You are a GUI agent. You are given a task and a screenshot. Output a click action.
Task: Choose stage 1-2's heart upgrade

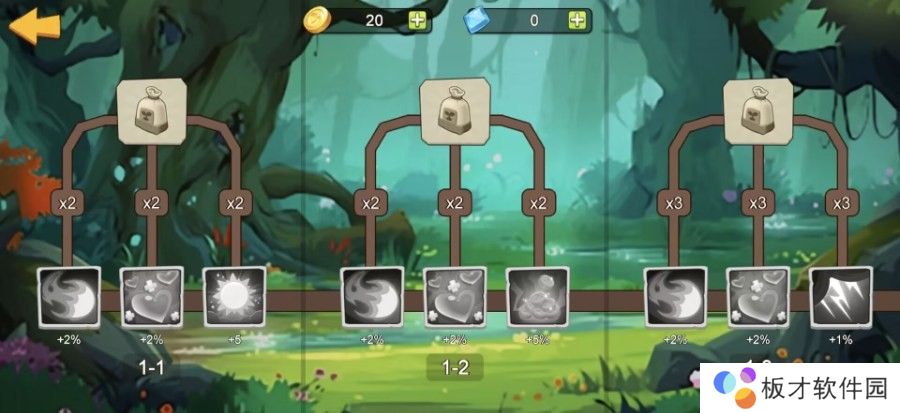(455, 297)
